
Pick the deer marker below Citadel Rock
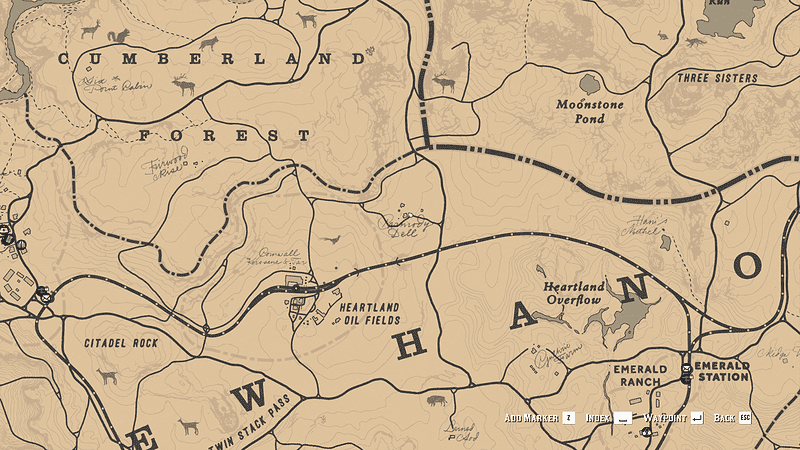click(107, 376)
